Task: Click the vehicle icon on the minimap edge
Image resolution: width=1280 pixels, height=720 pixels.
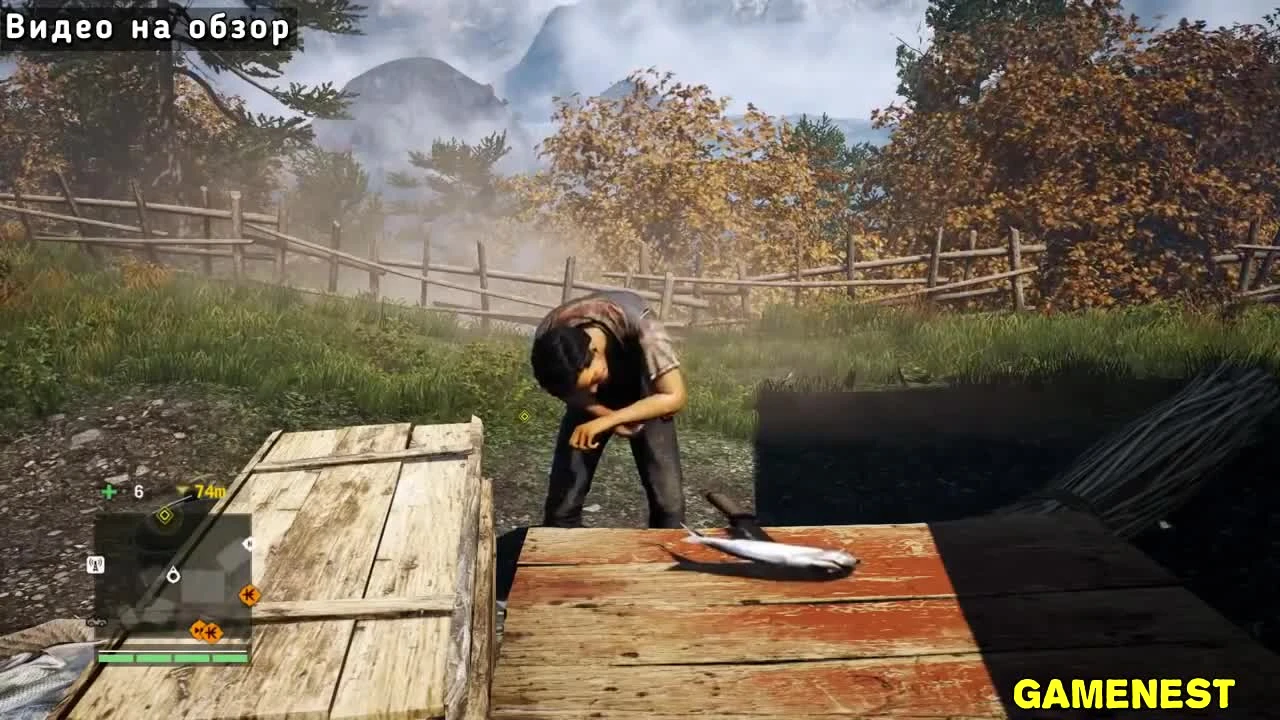Action: click(x=97, y=622)
